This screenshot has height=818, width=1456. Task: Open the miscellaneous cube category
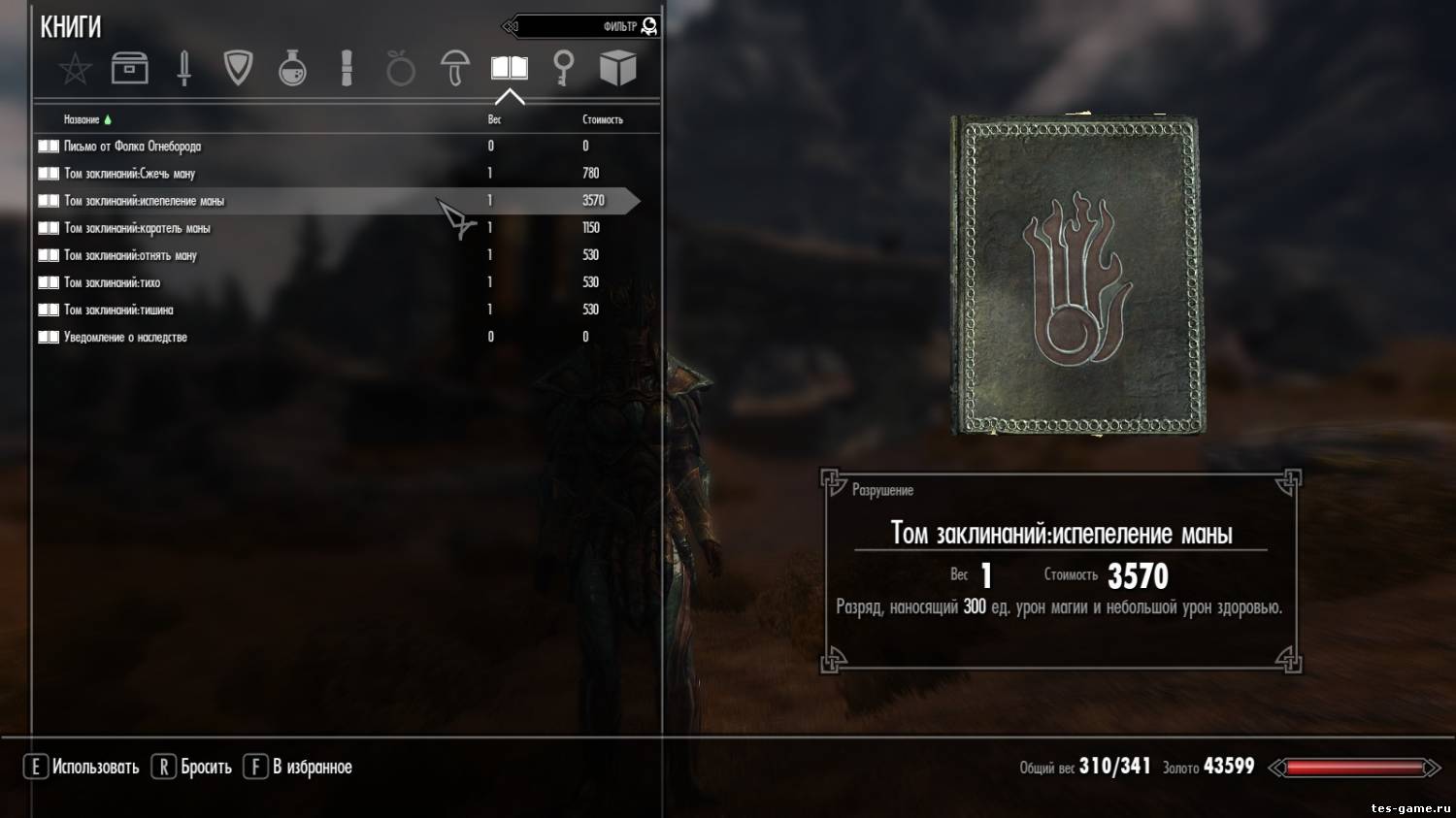[617, 69]
